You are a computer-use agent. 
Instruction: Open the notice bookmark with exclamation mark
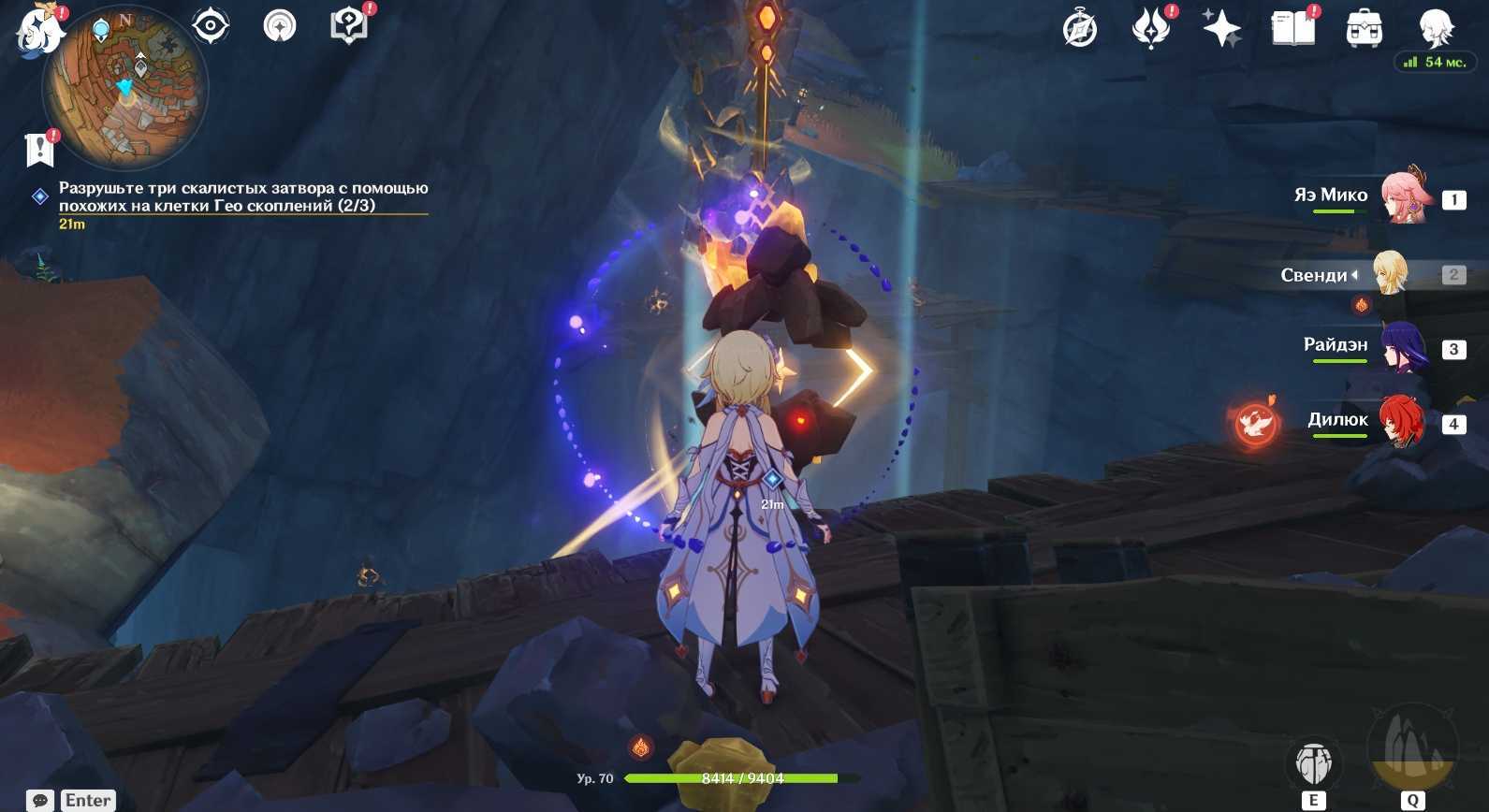coord(39,149)
